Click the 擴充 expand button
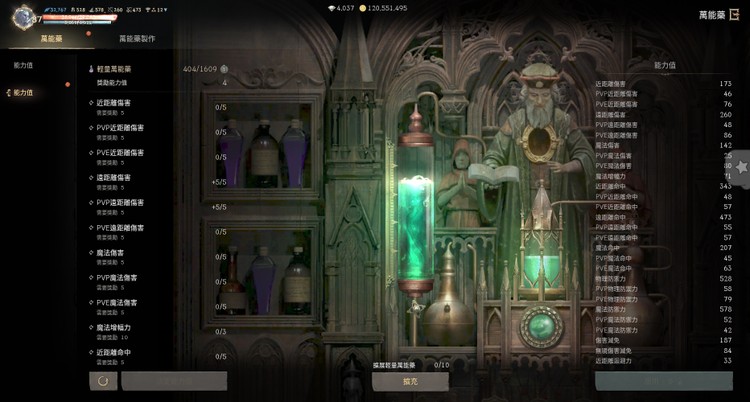Screen dimensions: 750x402 point(410,381)
